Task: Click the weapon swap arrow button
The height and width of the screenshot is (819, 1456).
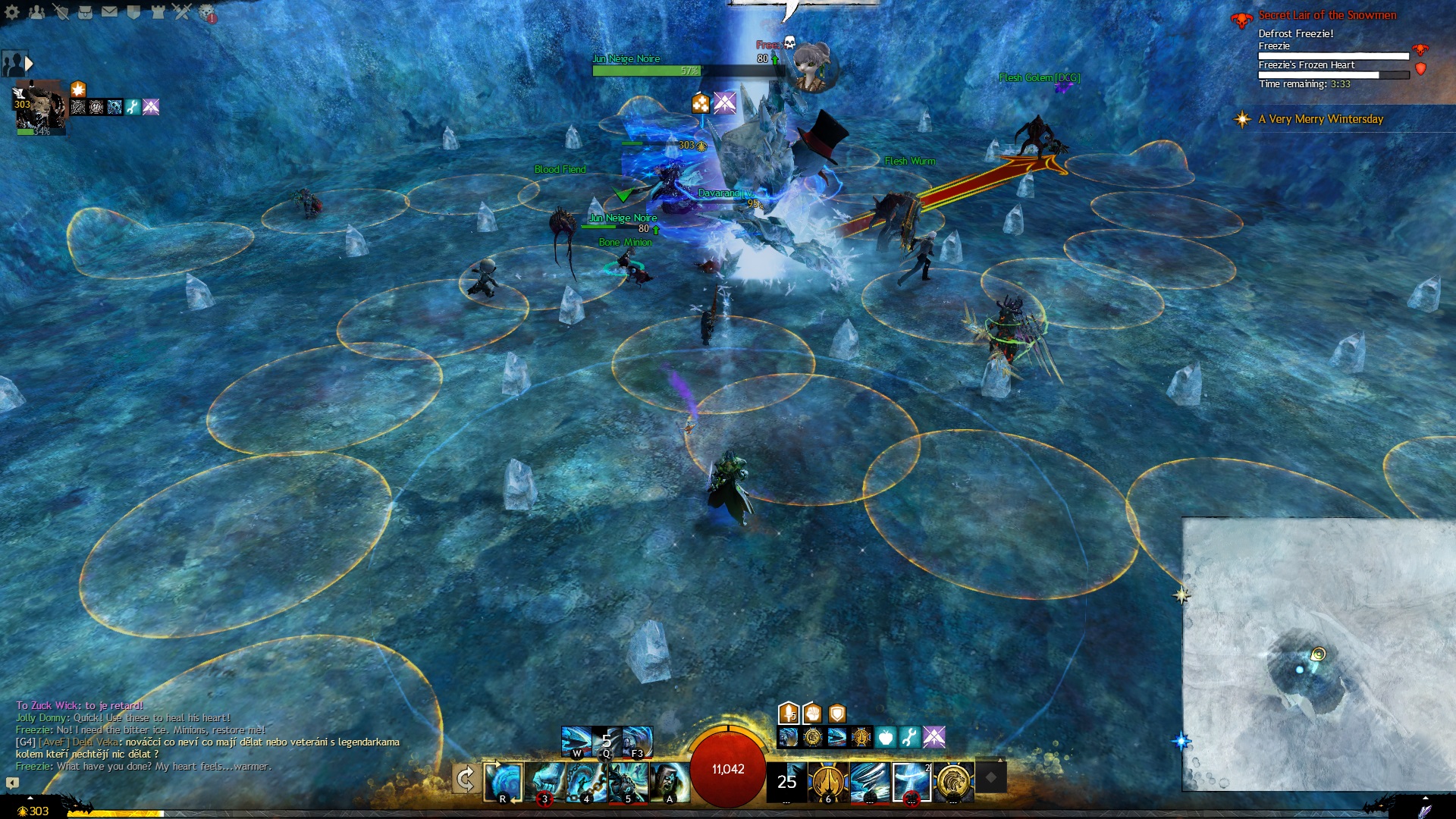Action: pyautogui.click(x=465, y=779)
